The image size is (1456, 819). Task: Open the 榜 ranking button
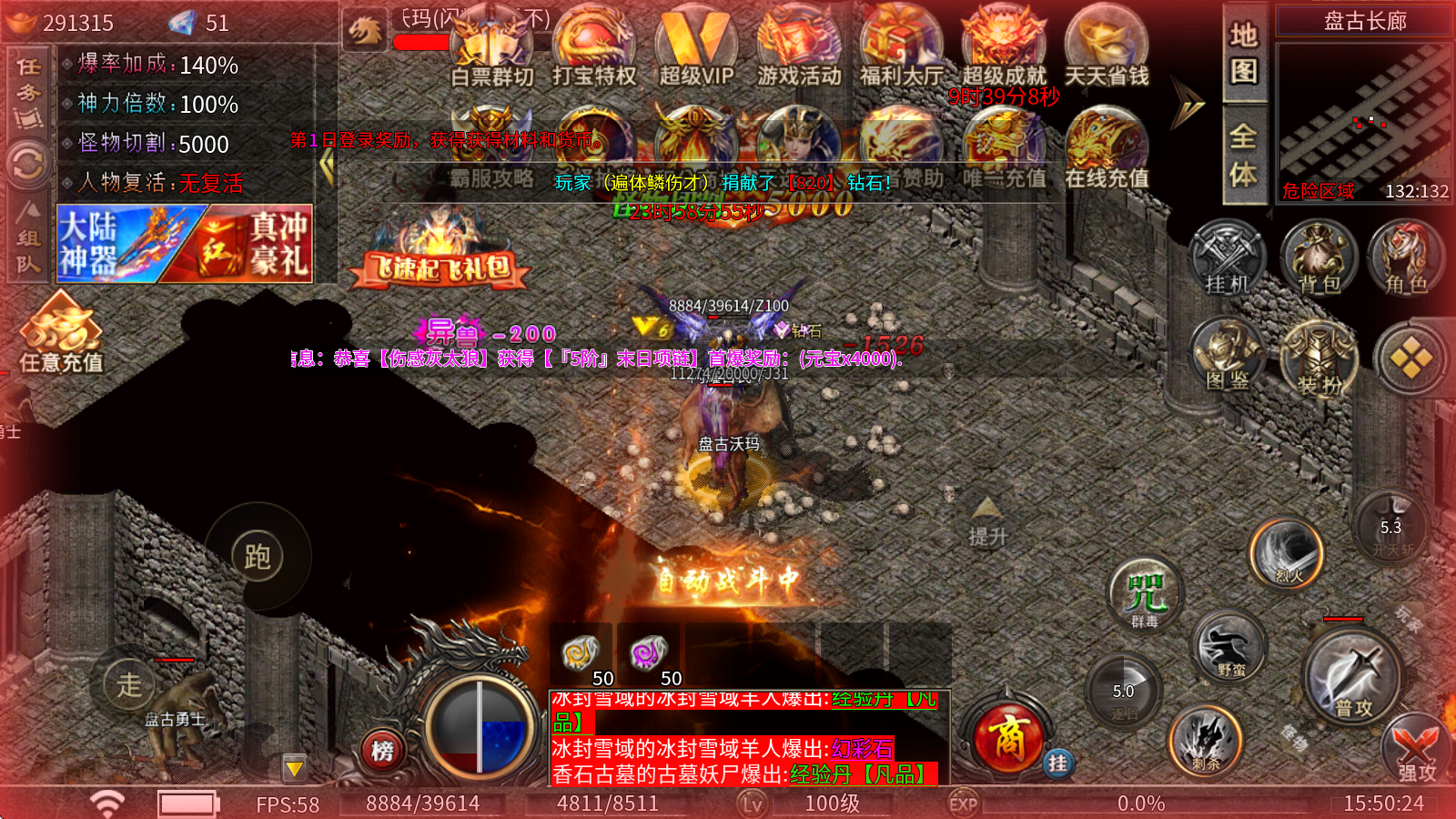click(x=382, y=751)
